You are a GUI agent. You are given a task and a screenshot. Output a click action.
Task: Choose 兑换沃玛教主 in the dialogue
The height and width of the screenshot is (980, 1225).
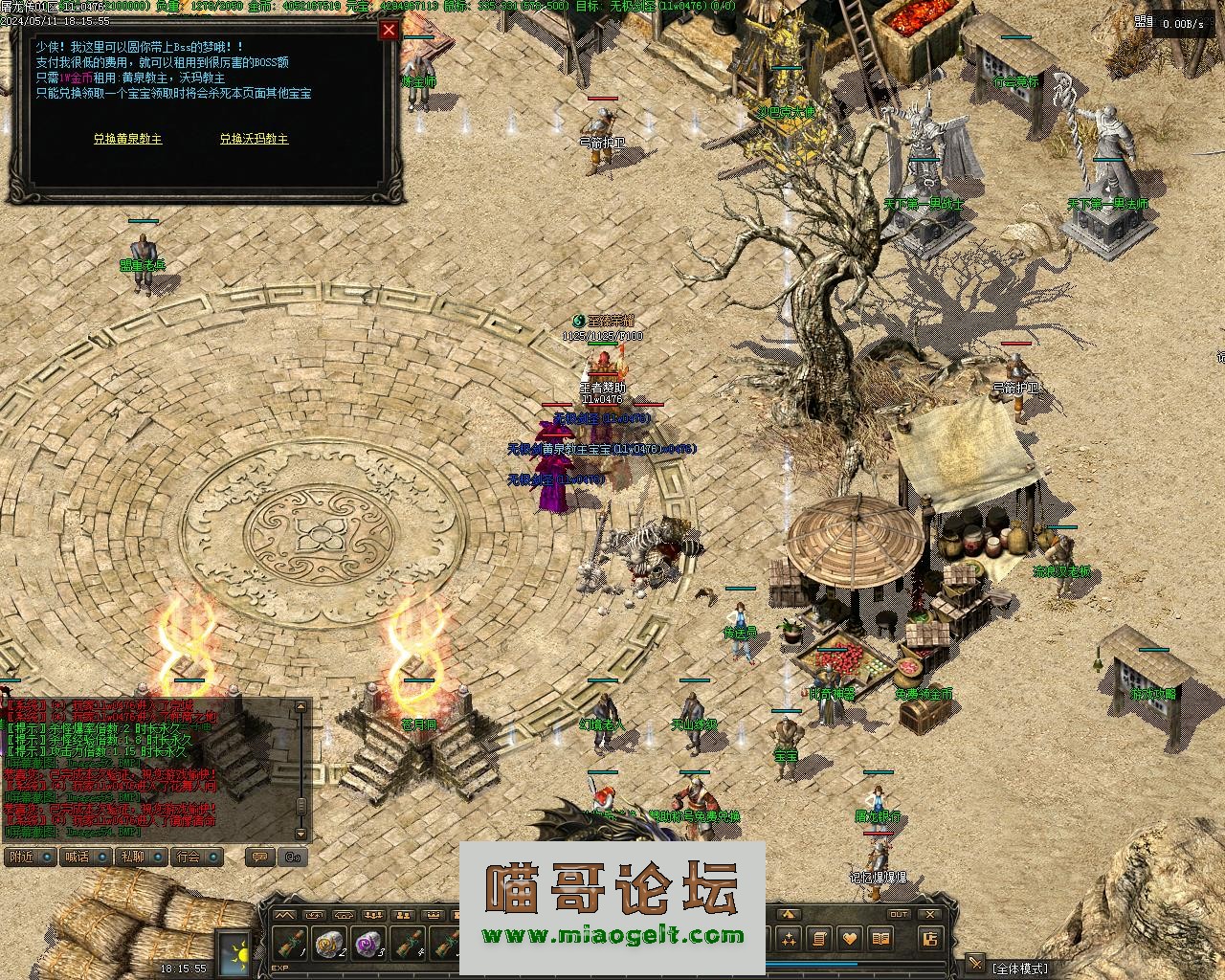pos(254,139)
